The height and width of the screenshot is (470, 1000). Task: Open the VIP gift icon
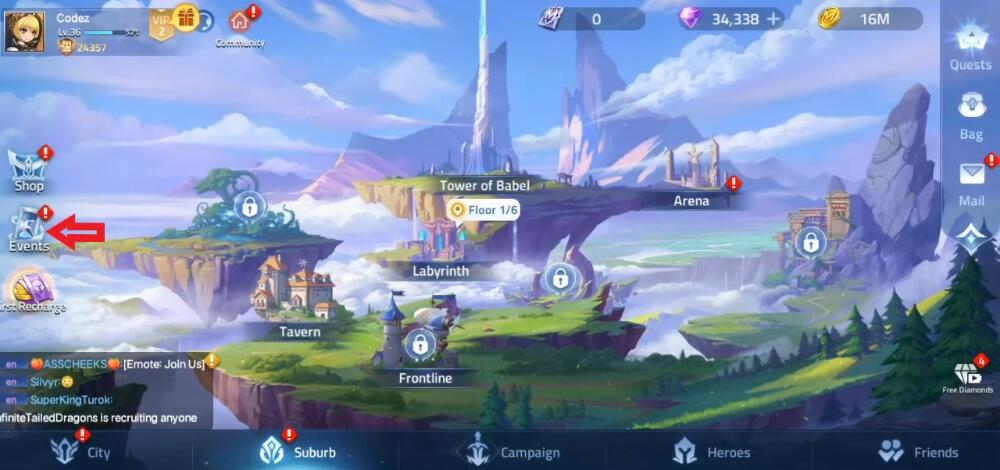pos(186,17)
